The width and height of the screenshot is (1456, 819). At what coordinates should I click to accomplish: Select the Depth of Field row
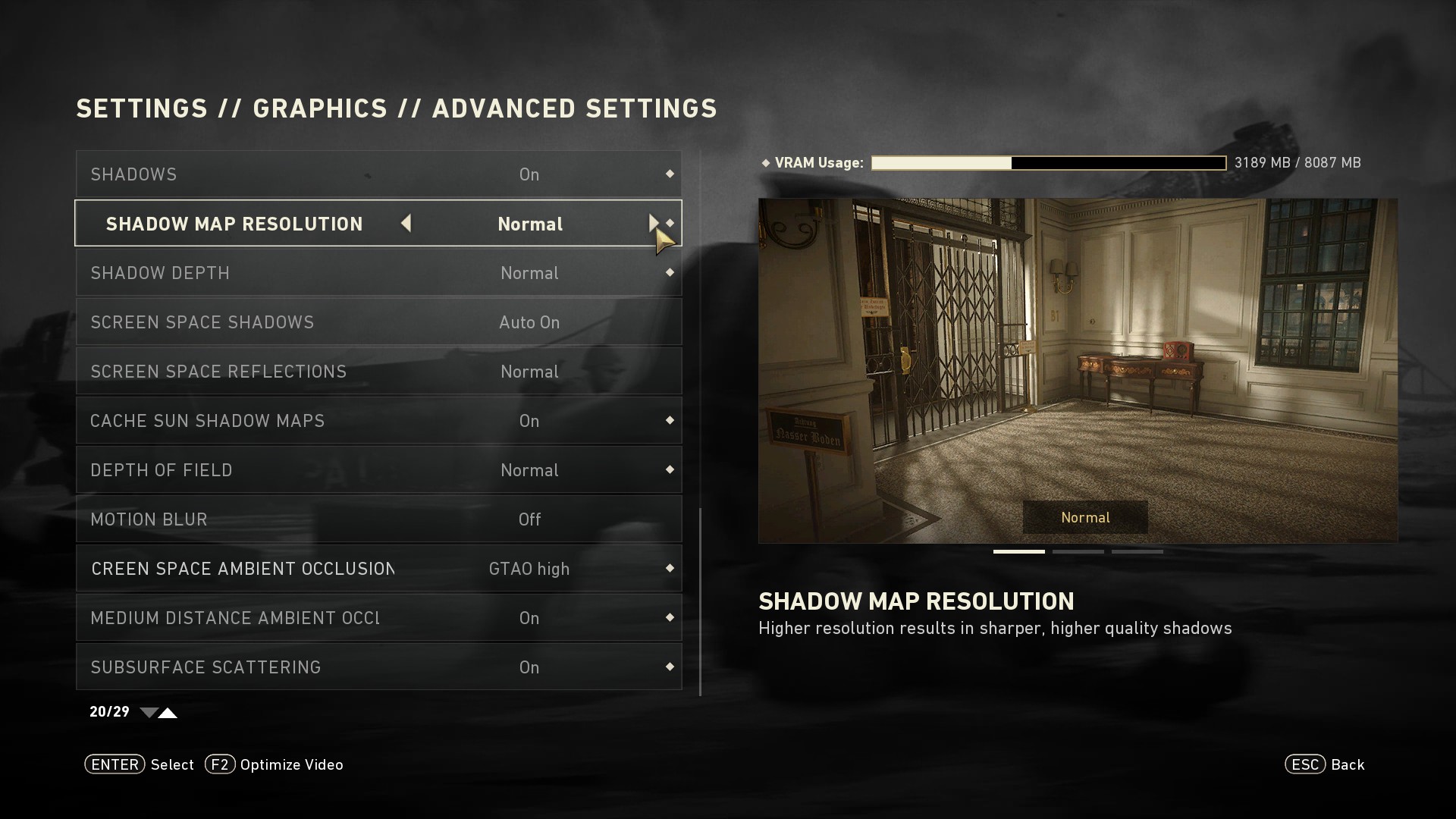pyautogui.click(x=378, y=470)
